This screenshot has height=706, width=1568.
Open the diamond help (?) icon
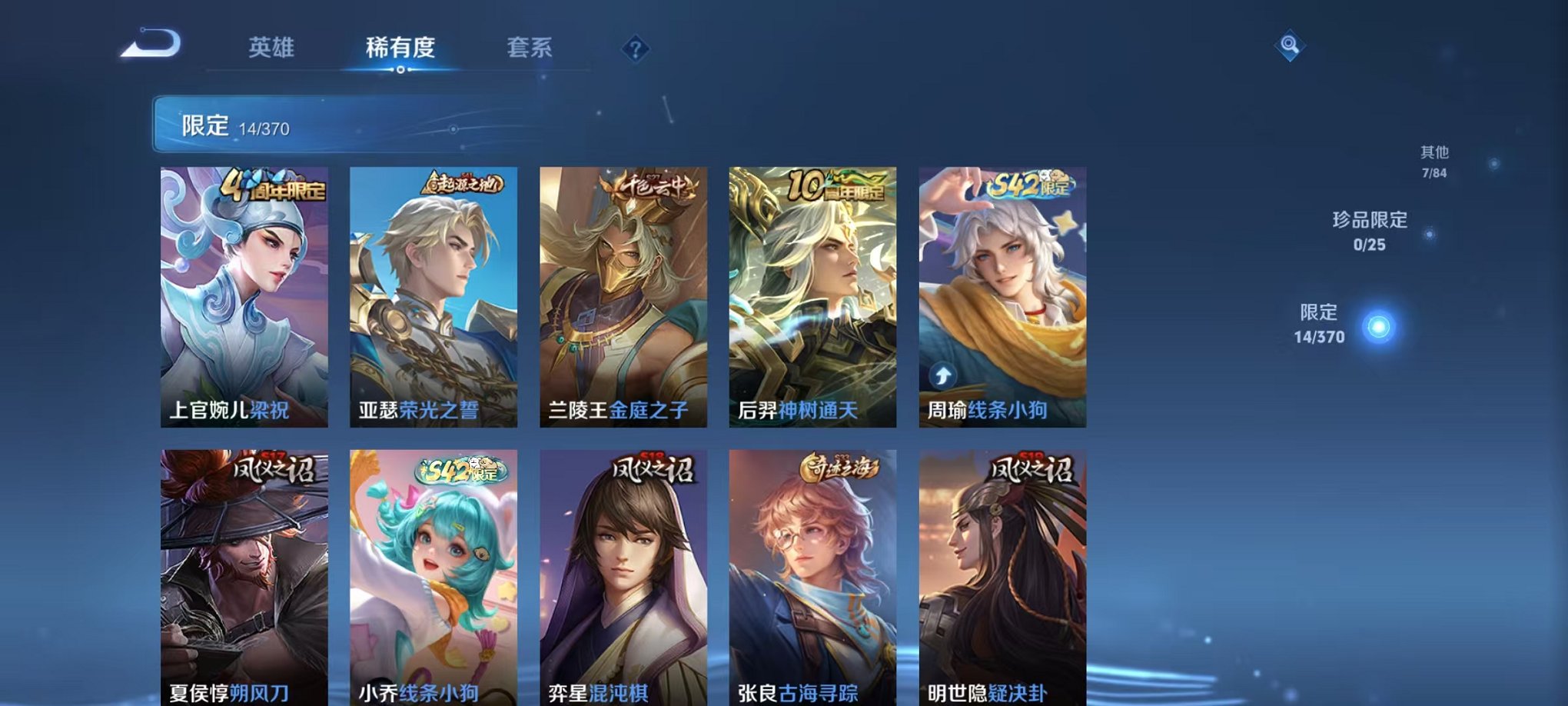pos(633,50)
